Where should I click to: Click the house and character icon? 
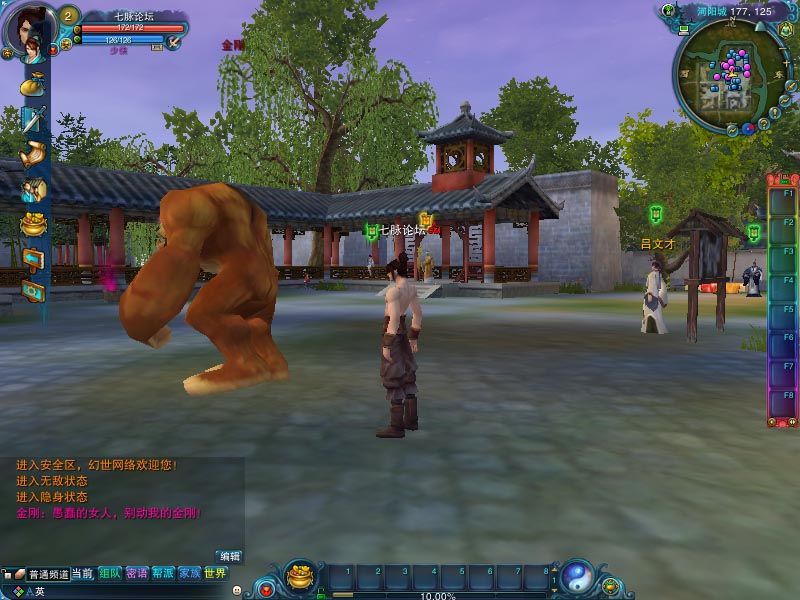(x=34, y=189)
